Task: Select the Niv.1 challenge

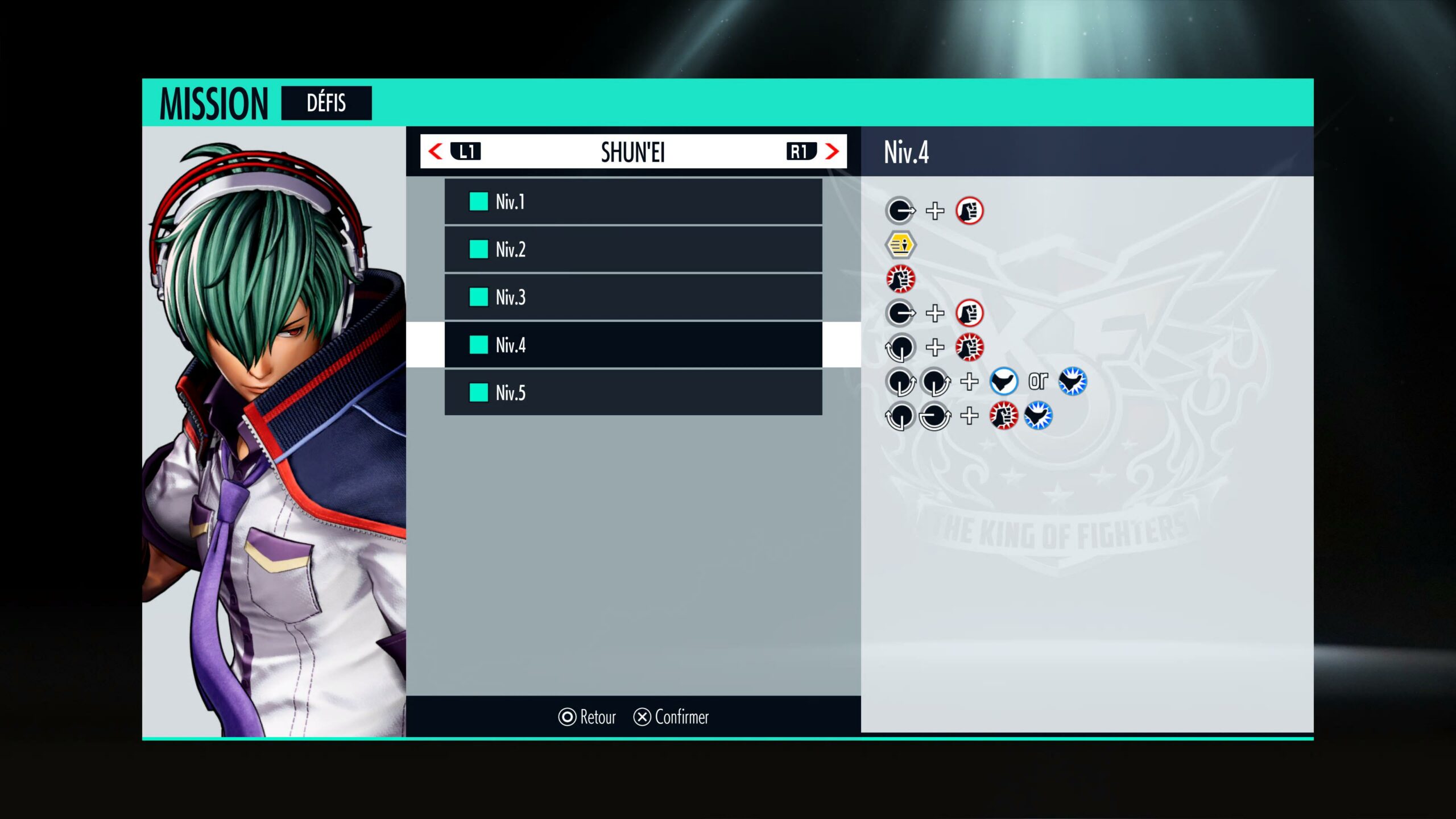Action: pos(632,202)
